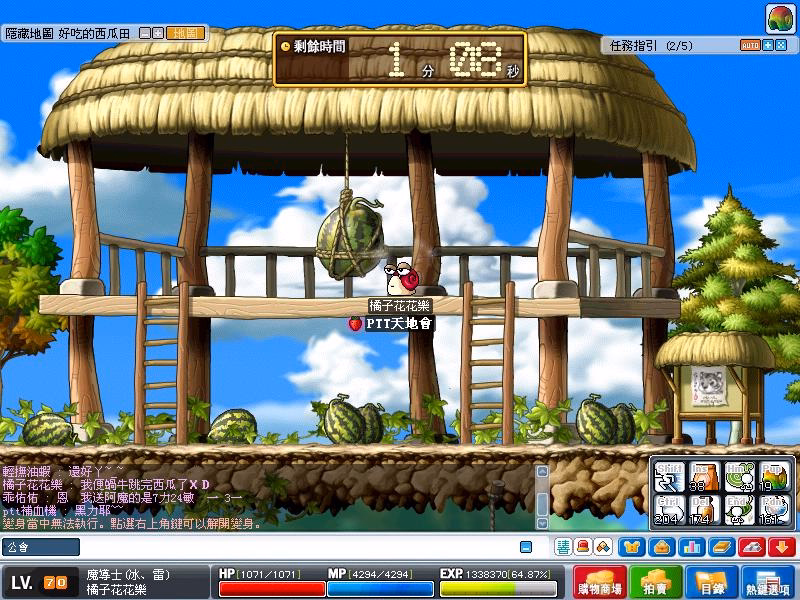Expand the 任務指引 quest guide with the plus button
The height and width of the screenshot is (600, 800).
pos(768,45)
